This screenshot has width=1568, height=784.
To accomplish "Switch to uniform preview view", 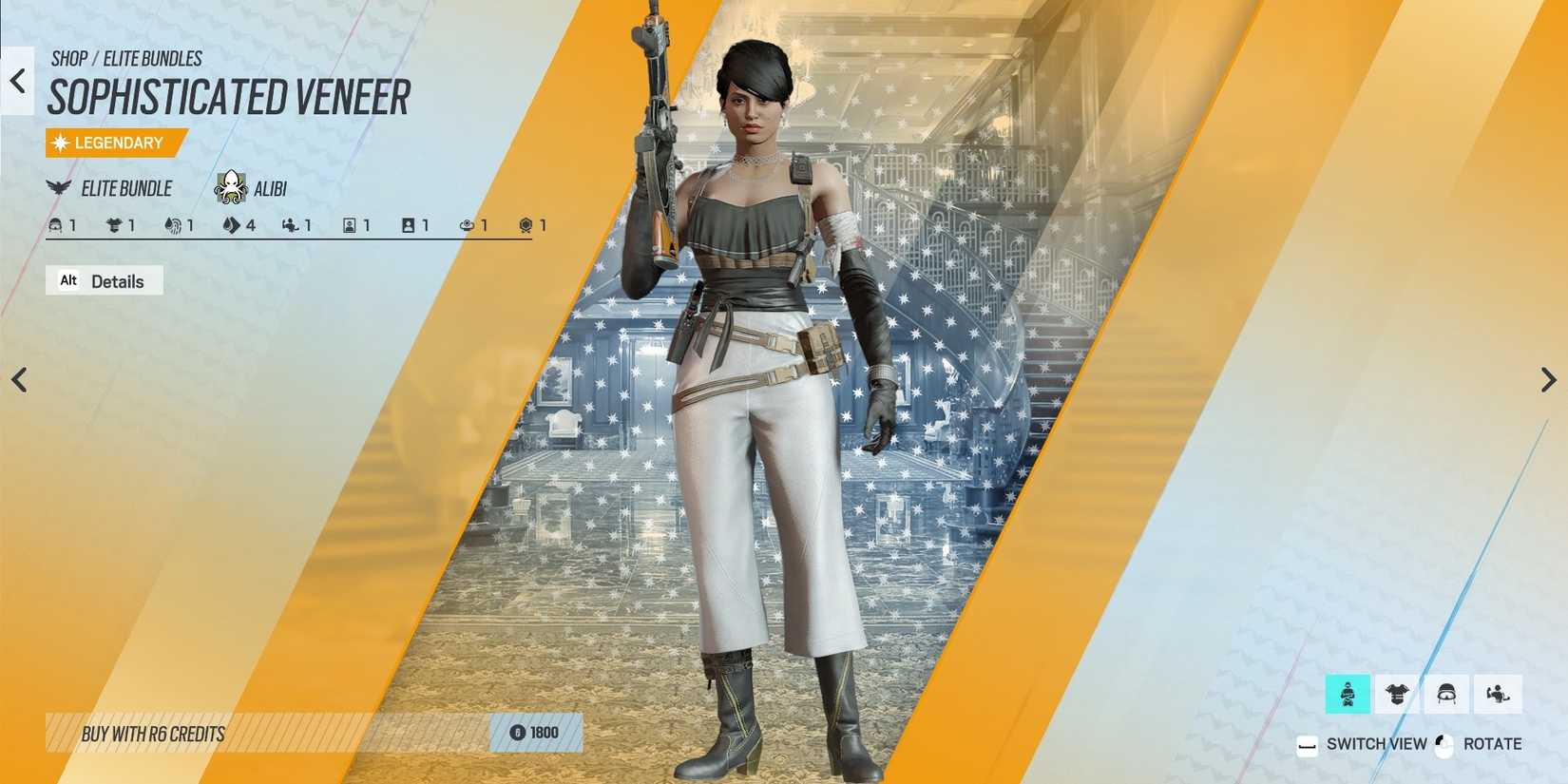I will (1397, 694).
